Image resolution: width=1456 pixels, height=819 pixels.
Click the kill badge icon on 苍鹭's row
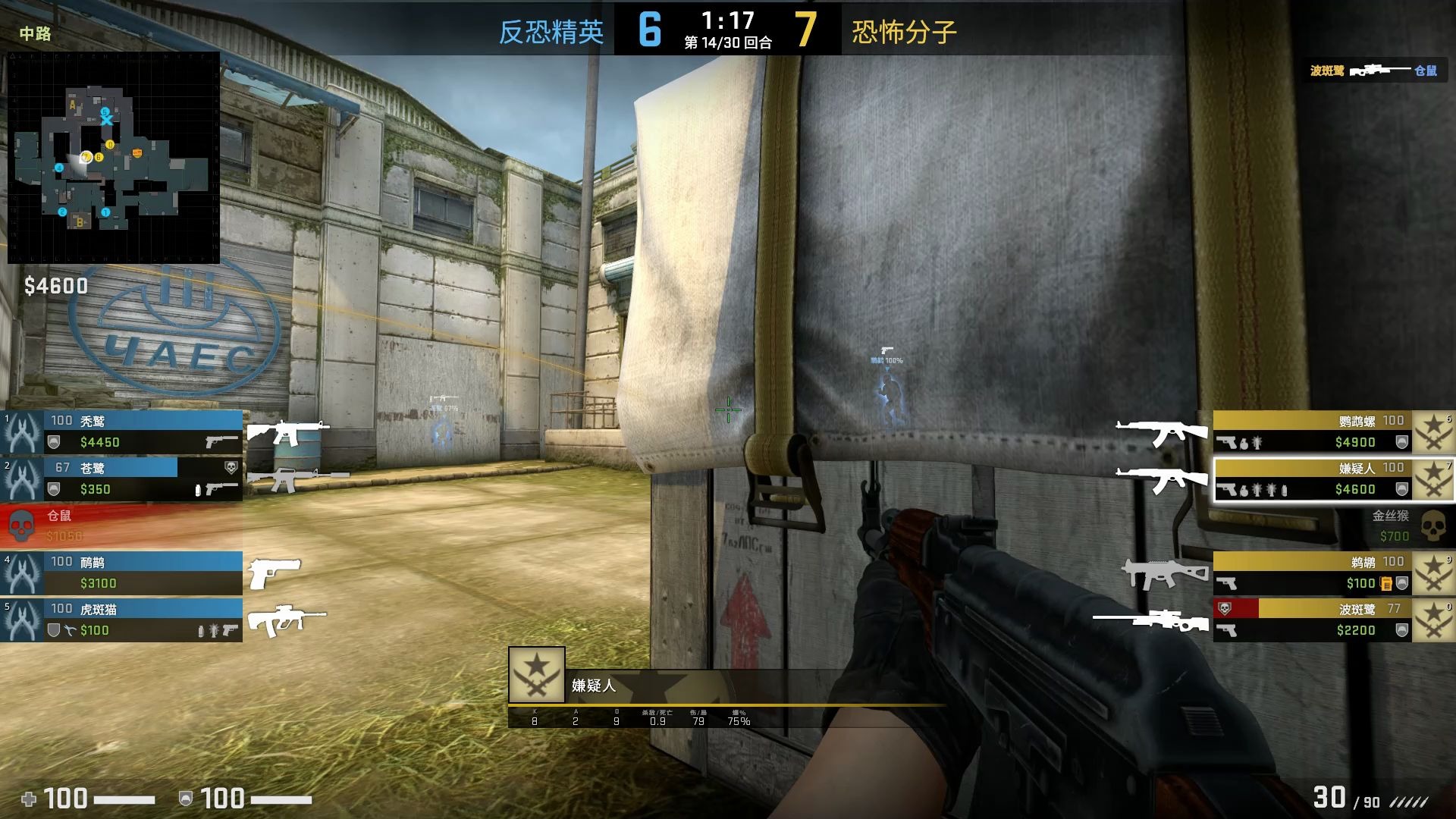(231, 467)
